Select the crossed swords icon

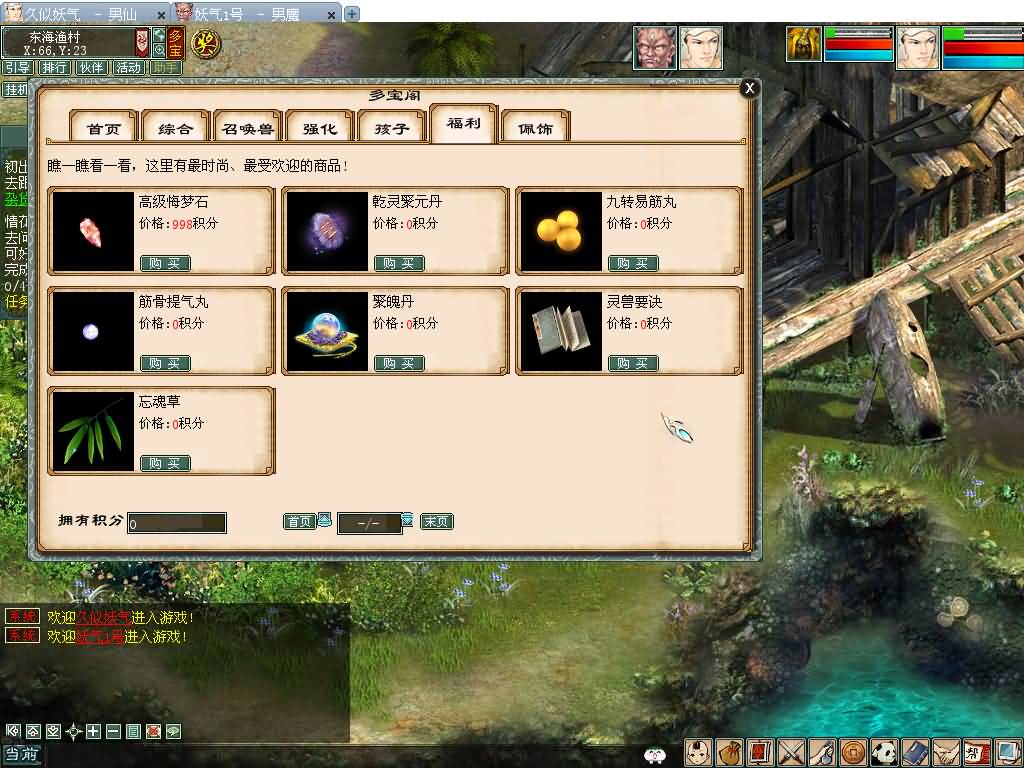[x=791, y=752]
